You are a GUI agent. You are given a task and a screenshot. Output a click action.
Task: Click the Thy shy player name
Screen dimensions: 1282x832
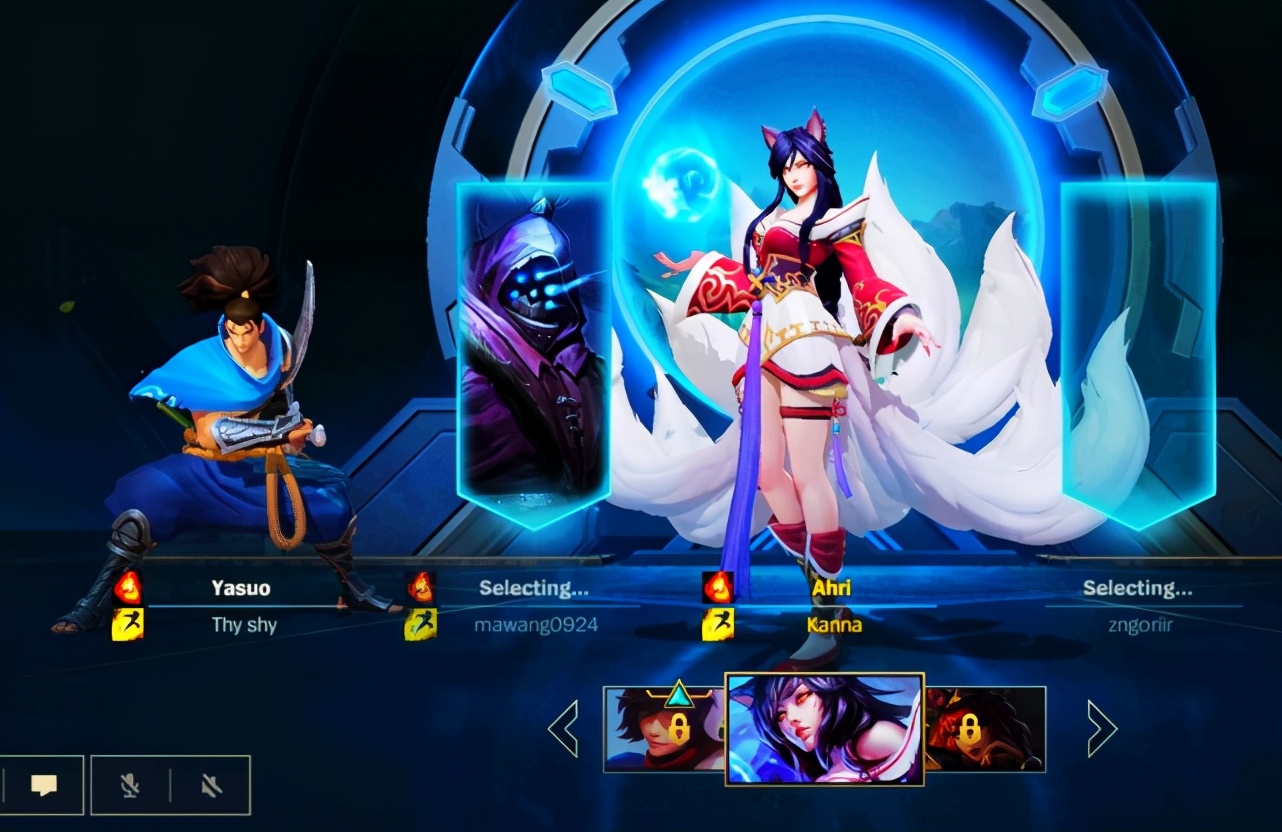click(x=244, y=625)
